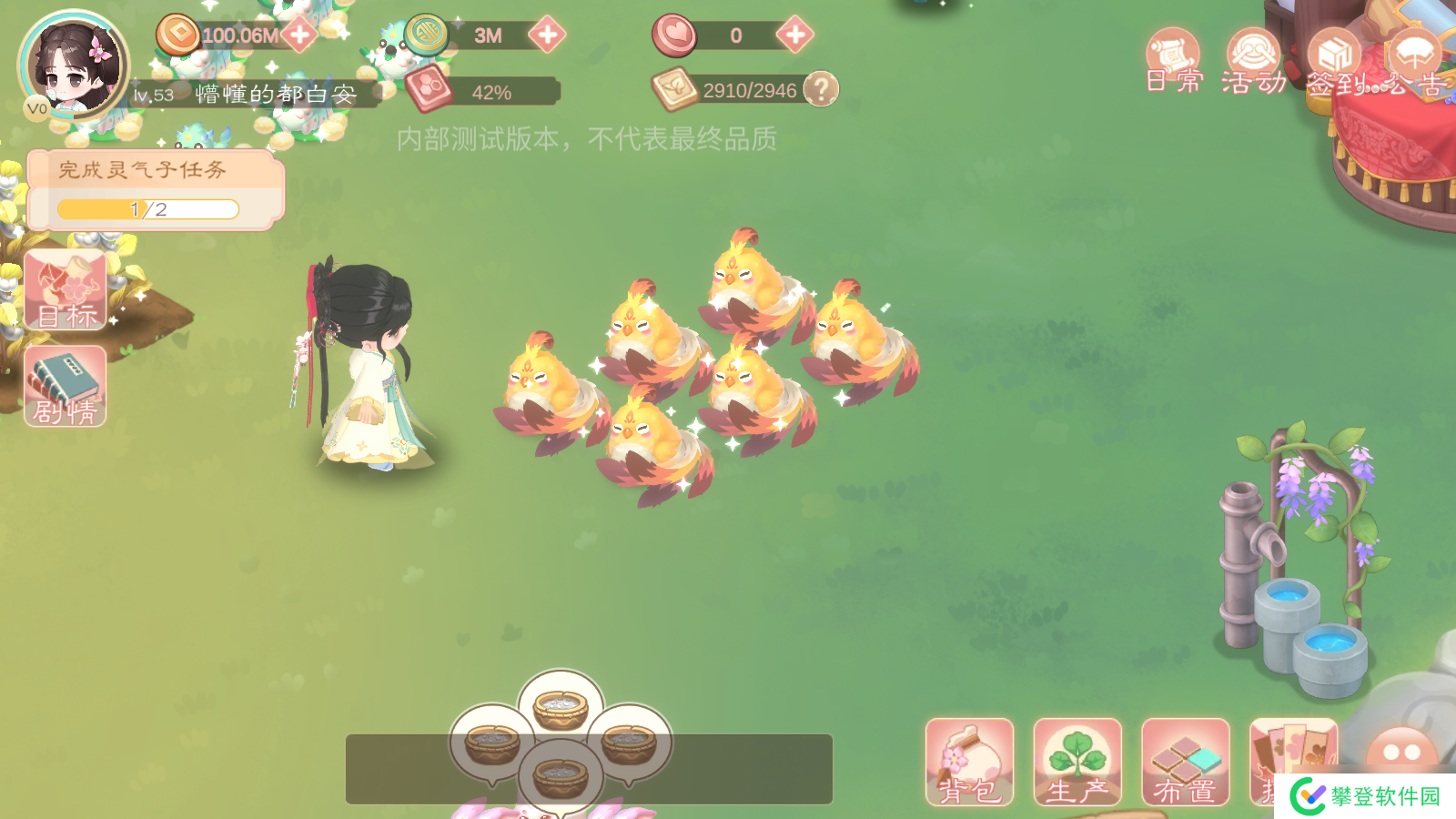Open the 背包 backpack
The image size is (1456, 819).
pyautogui.click(x=969, y=762)
